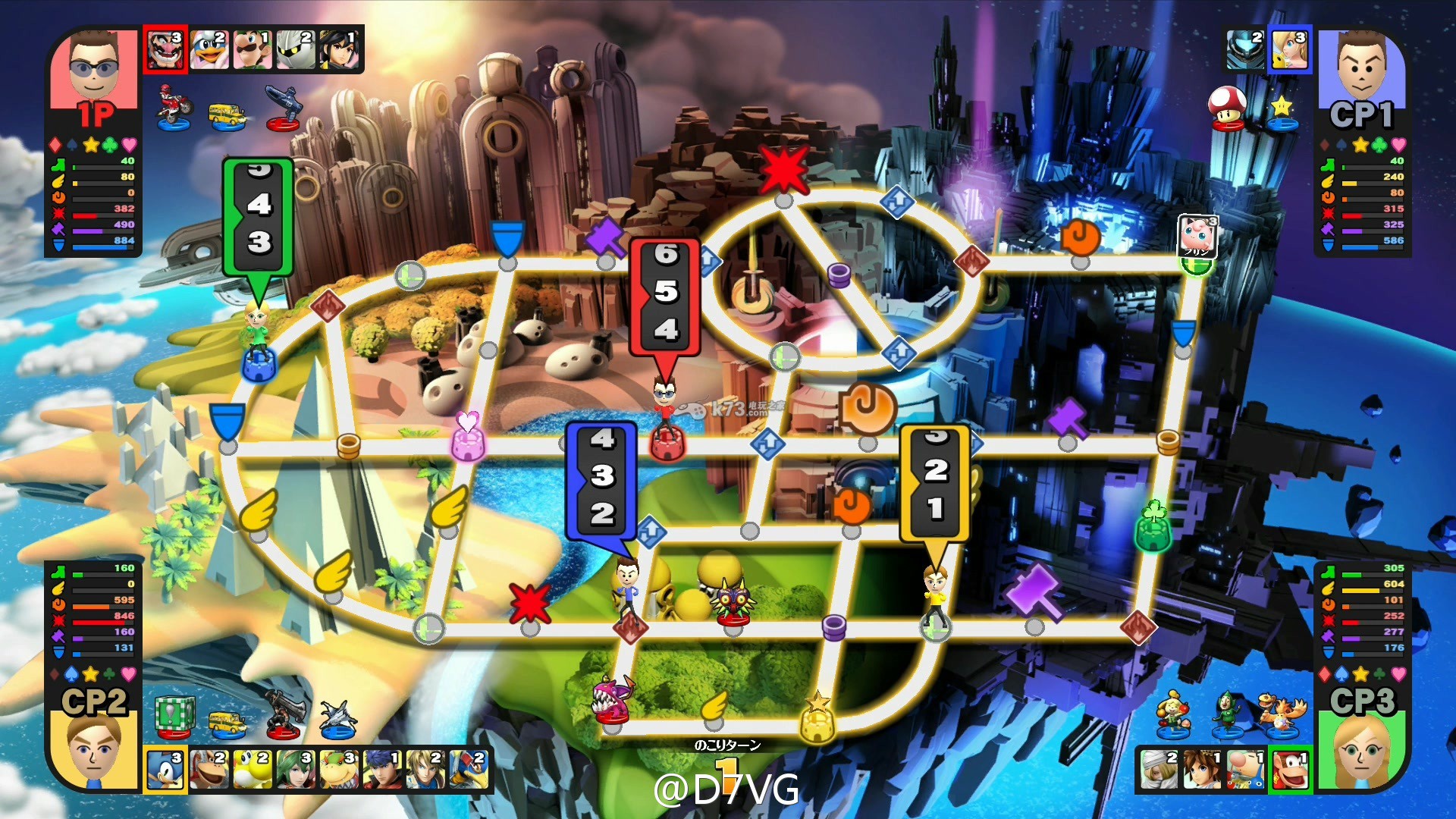Select Wario in 1P's fighter roster
1456x819 pixels.
click(165, 50)
